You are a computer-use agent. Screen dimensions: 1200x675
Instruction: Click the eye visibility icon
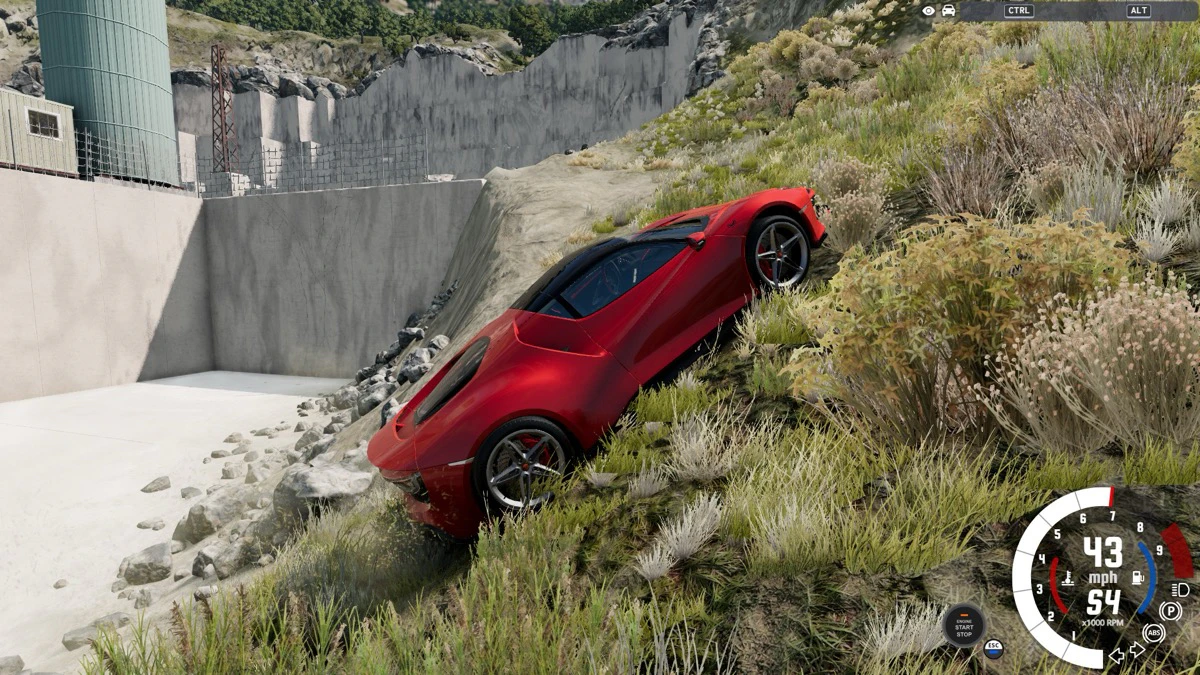929,10
